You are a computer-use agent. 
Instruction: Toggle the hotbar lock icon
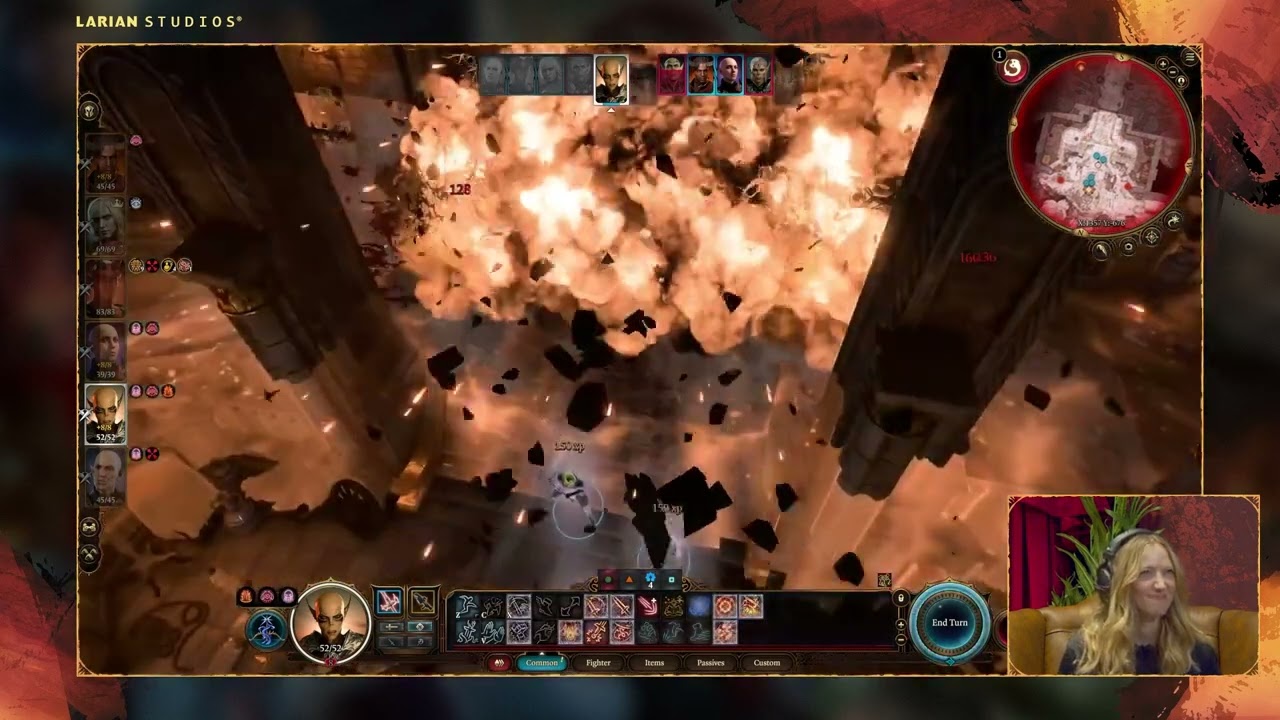[901, 598]
